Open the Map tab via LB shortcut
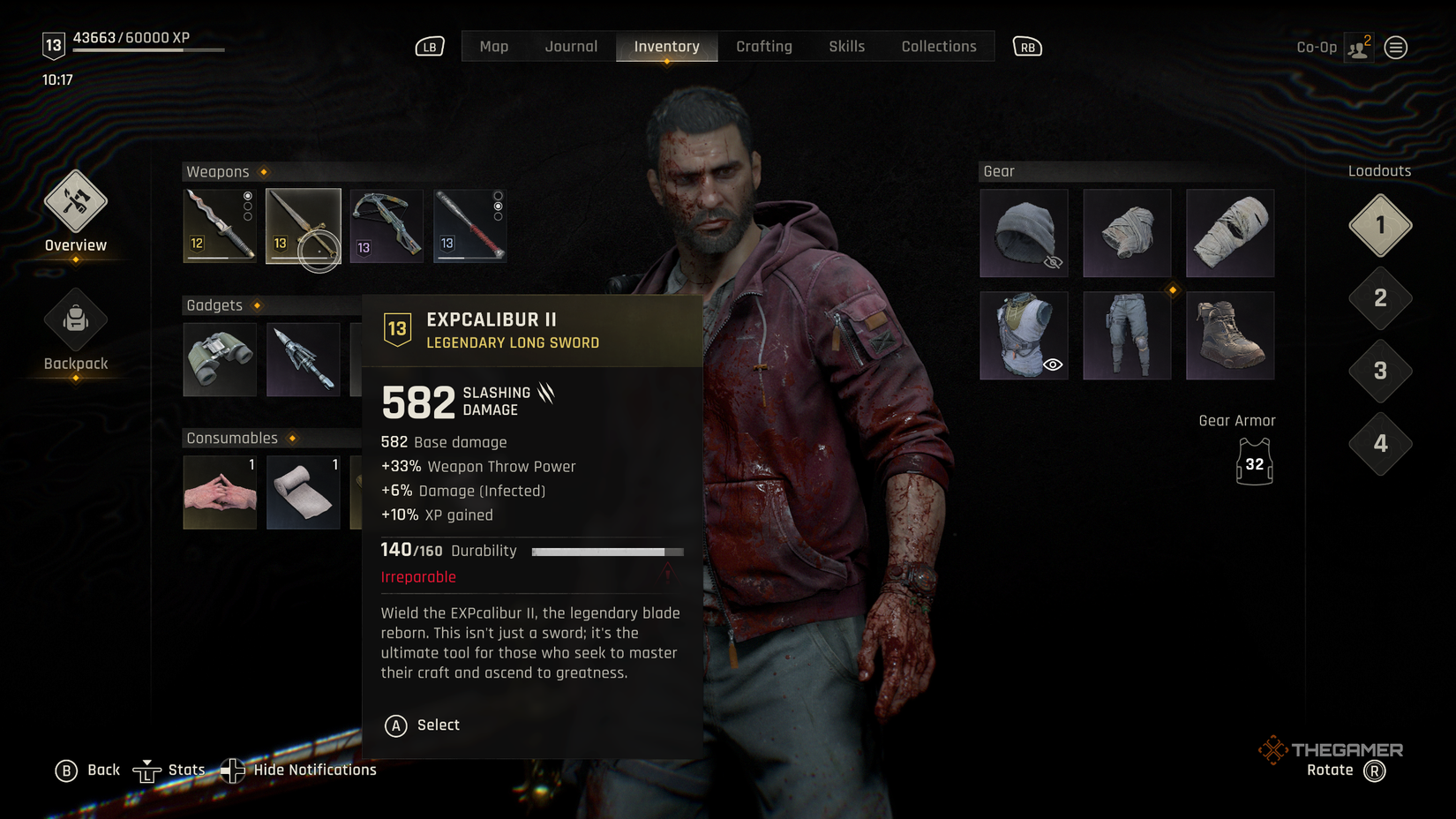The image size is (1456, 819). [429, 47]
